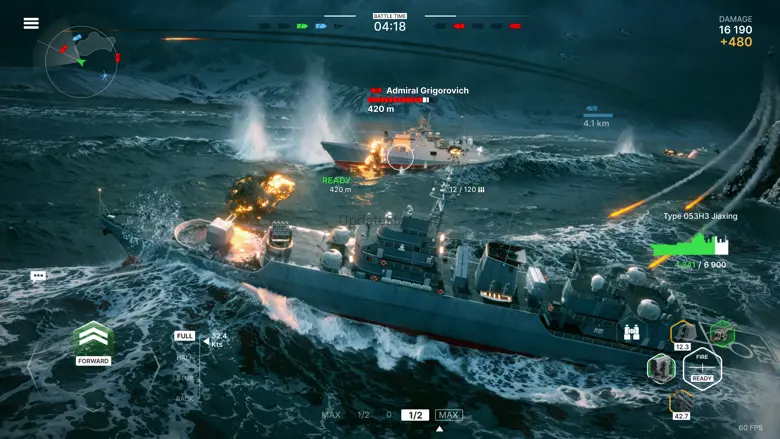The image size is (780, 439).
Task: Click the circular radar minimap
Action: click(82, 61)
